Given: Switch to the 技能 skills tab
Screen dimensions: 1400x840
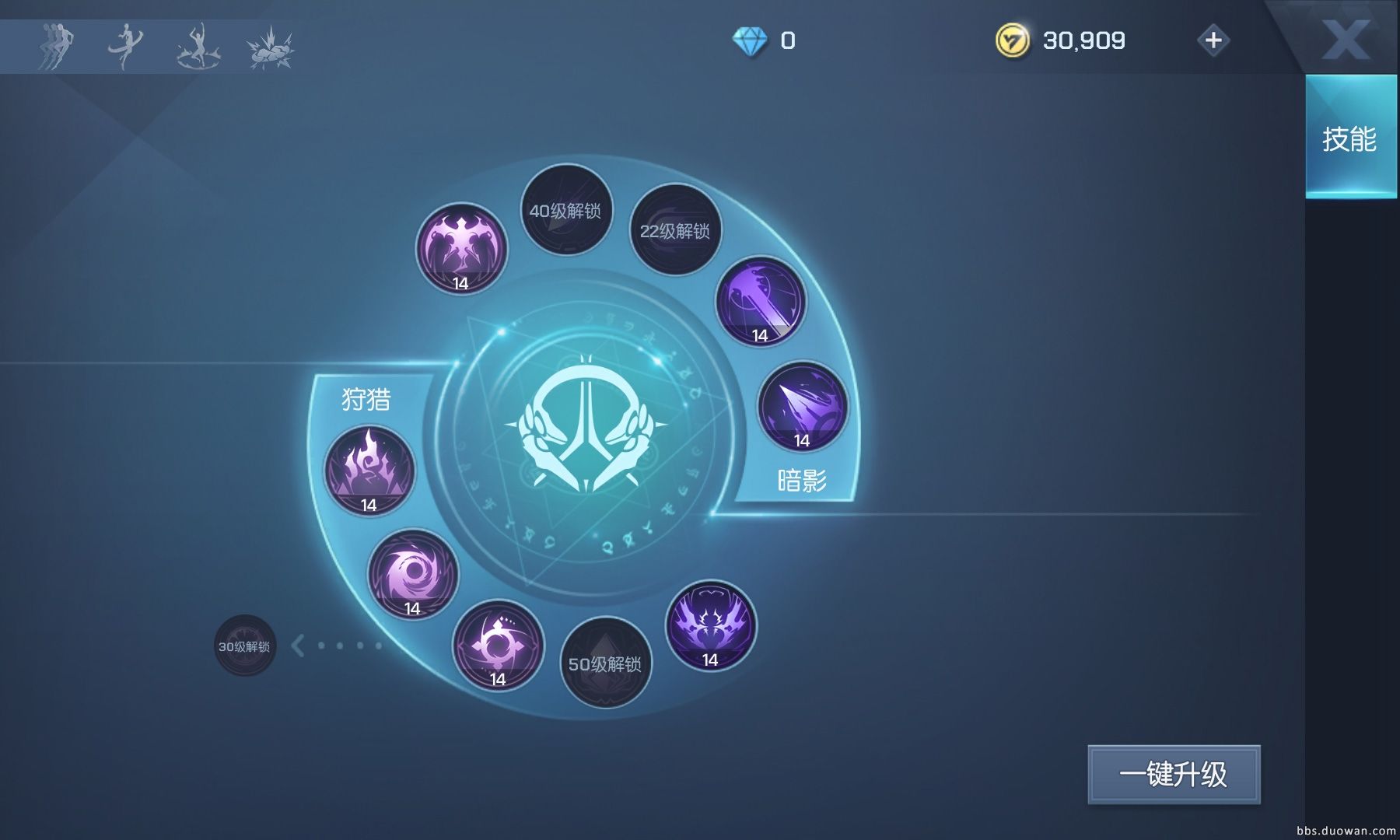Looking at the screenshot, I should click(x=1349, y=138).
